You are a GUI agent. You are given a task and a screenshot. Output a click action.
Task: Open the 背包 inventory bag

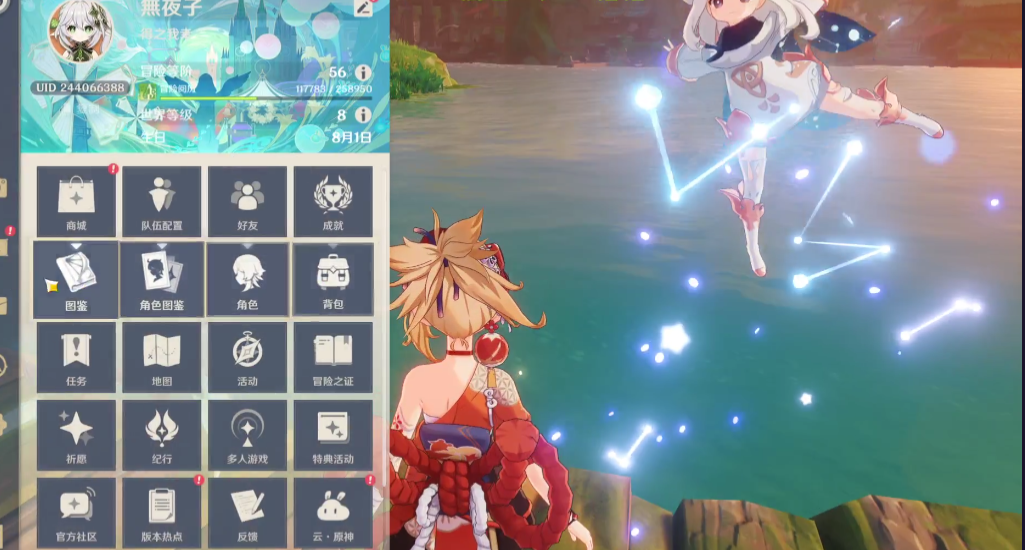[x=333, y=279]
